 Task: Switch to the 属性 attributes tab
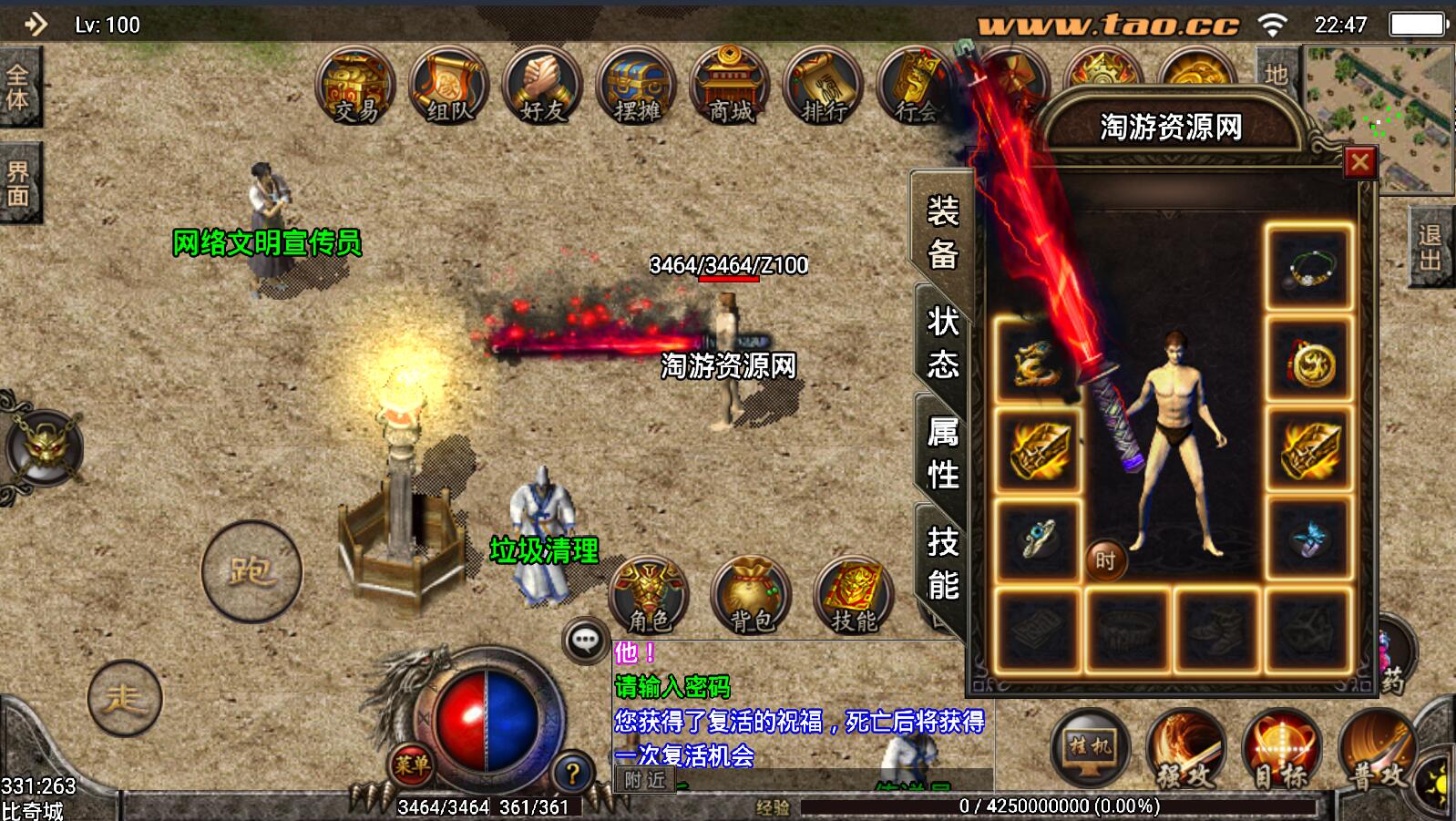[942, 453]
